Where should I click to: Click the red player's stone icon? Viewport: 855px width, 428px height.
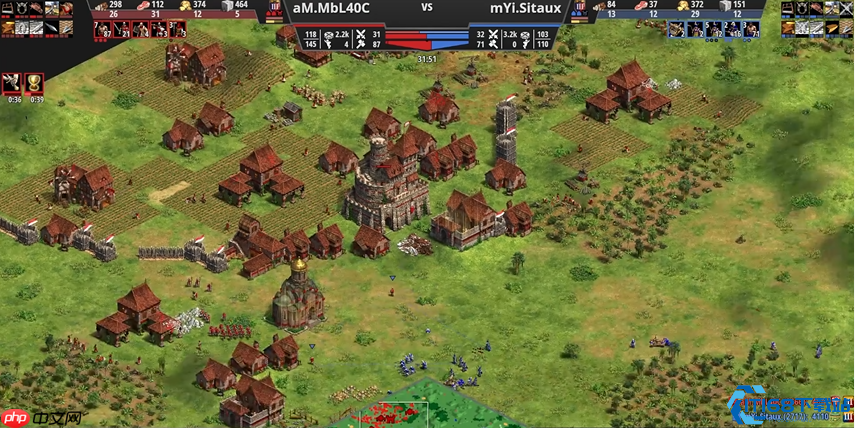[227, 6]
